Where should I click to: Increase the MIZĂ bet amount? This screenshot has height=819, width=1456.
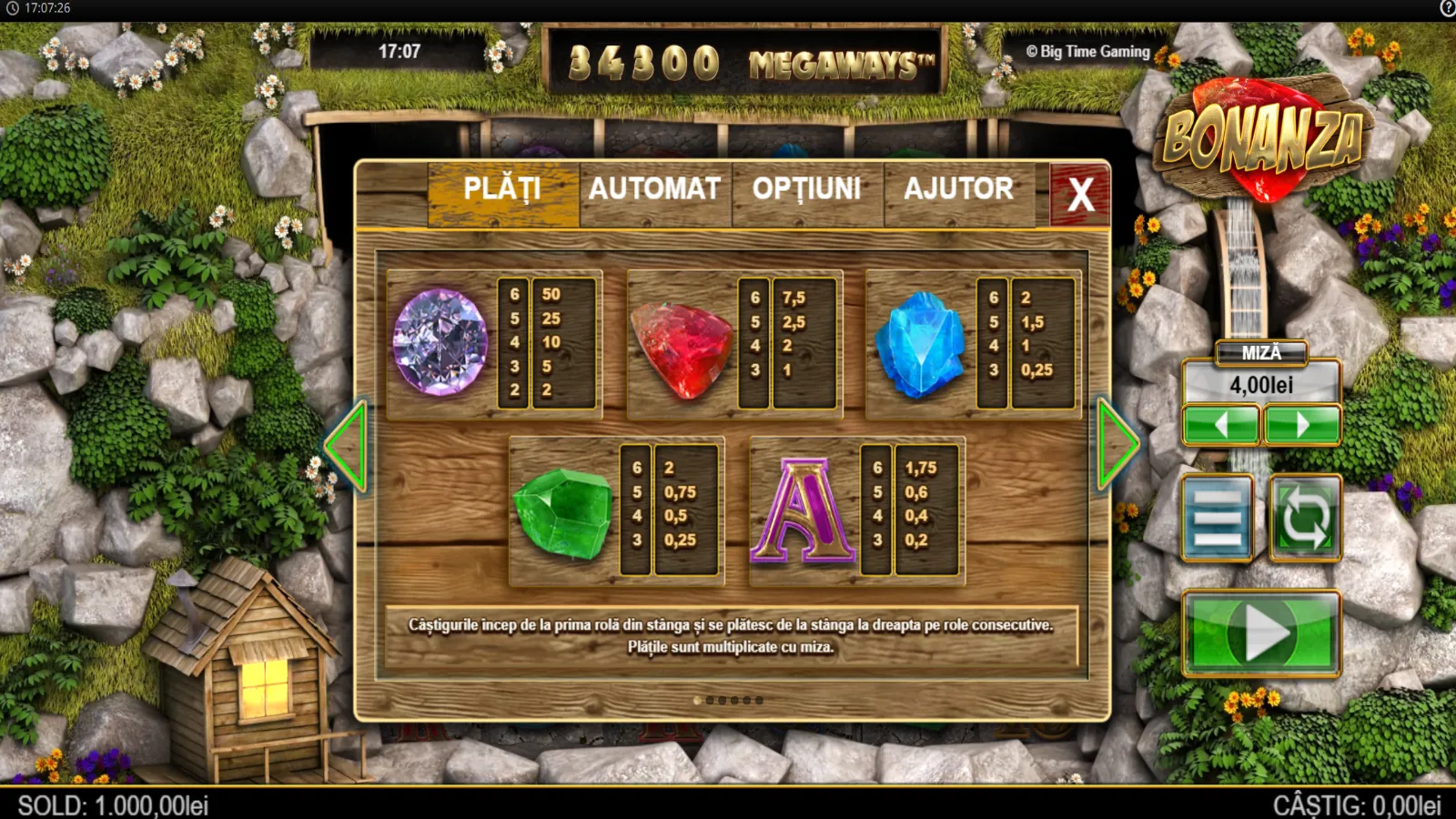[1302, 425]
